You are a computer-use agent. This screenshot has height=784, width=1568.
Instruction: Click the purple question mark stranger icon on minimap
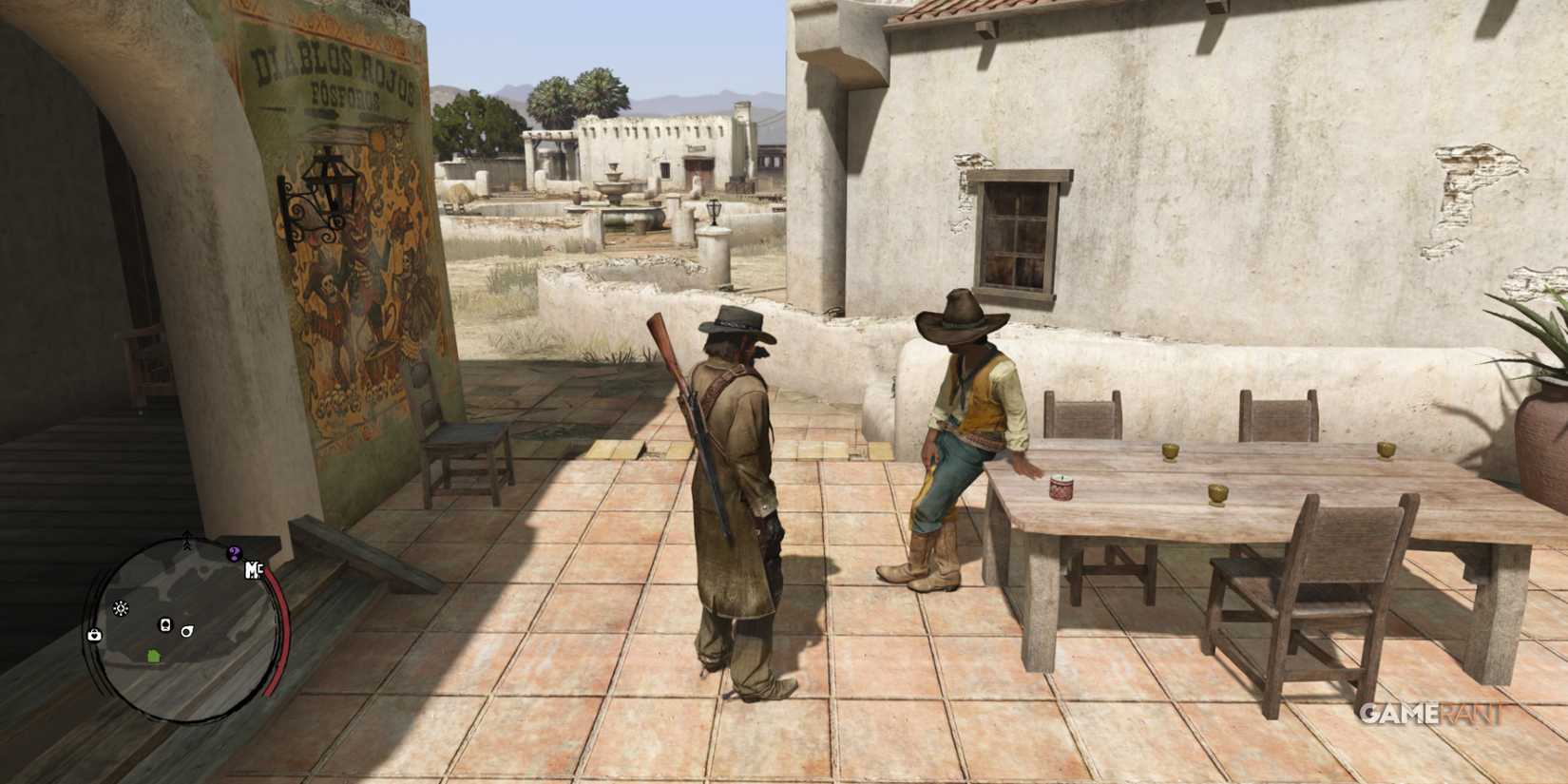click(234, 552)
